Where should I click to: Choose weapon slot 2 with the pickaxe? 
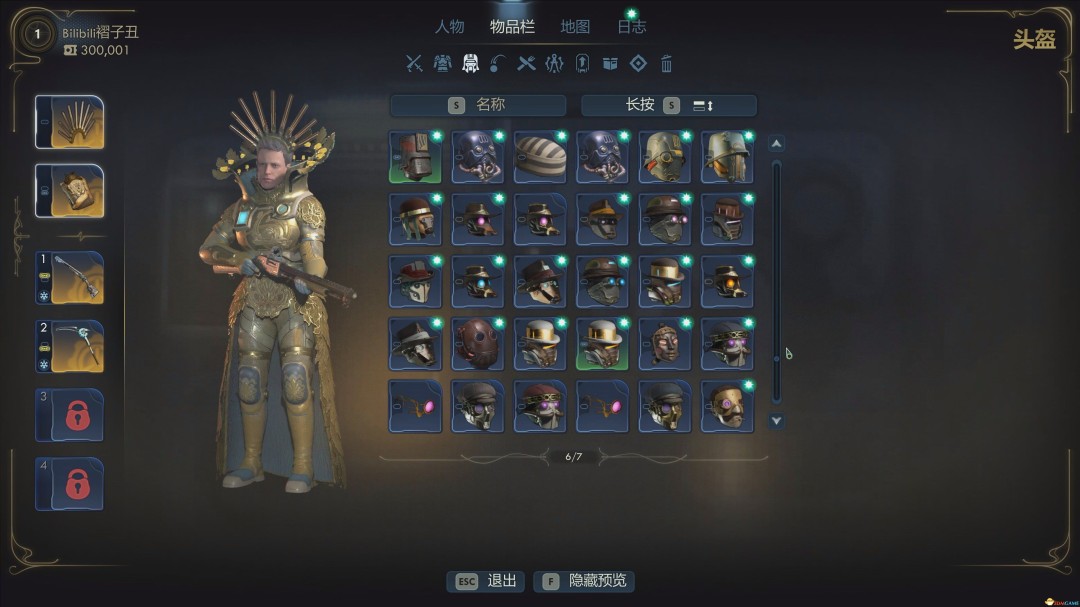point(69,346)
